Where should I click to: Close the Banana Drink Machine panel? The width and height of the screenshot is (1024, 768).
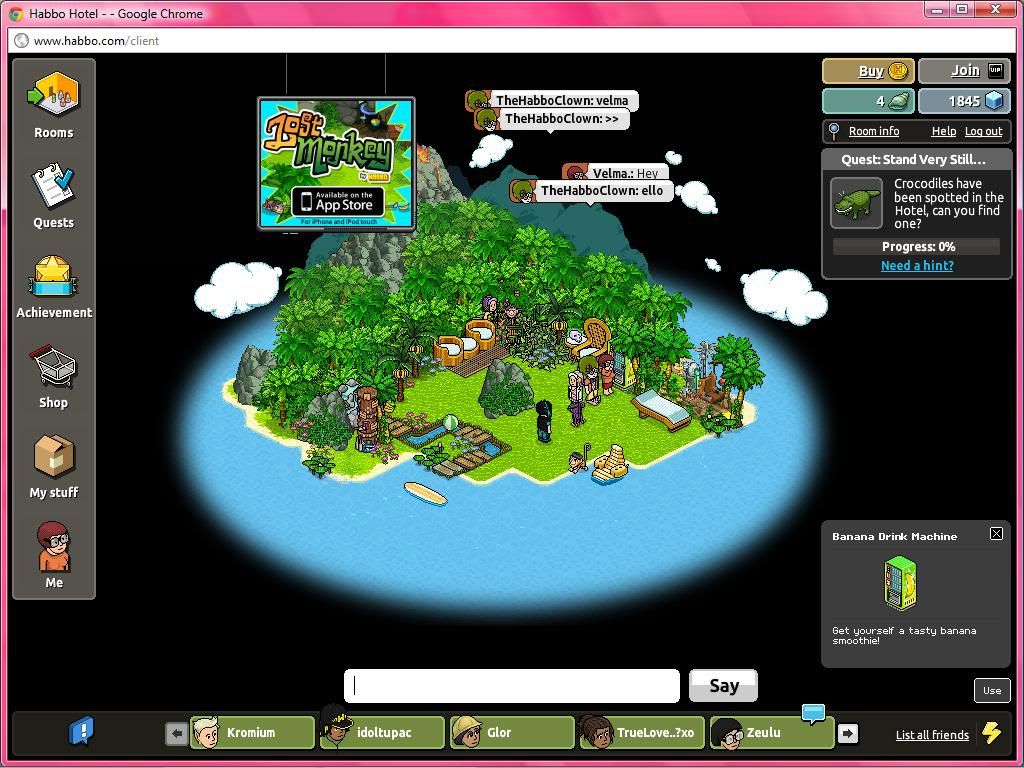pyautogui.click(x=996, y=534)
